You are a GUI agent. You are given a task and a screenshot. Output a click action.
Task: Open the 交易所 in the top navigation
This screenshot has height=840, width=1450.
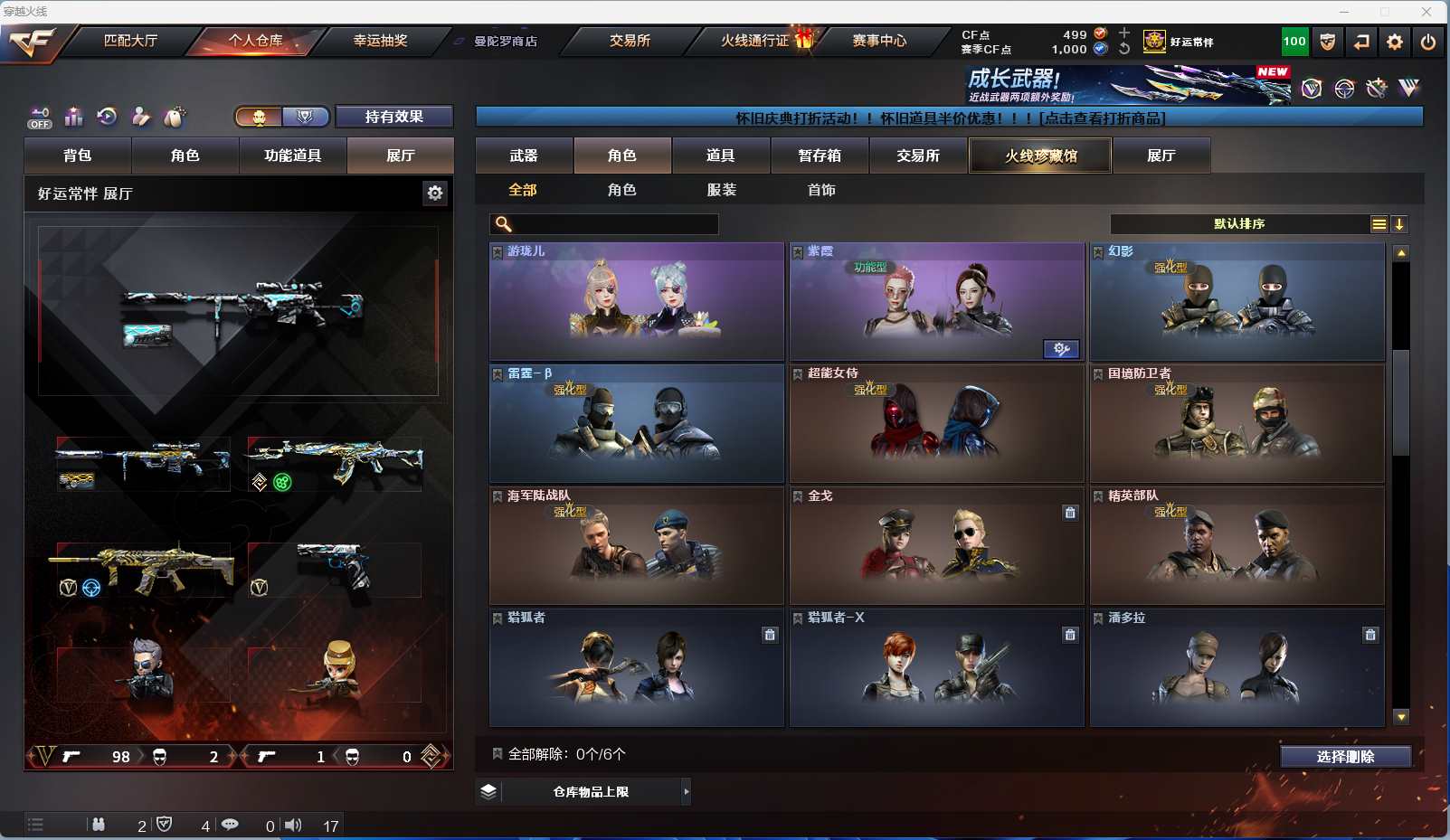630,41
